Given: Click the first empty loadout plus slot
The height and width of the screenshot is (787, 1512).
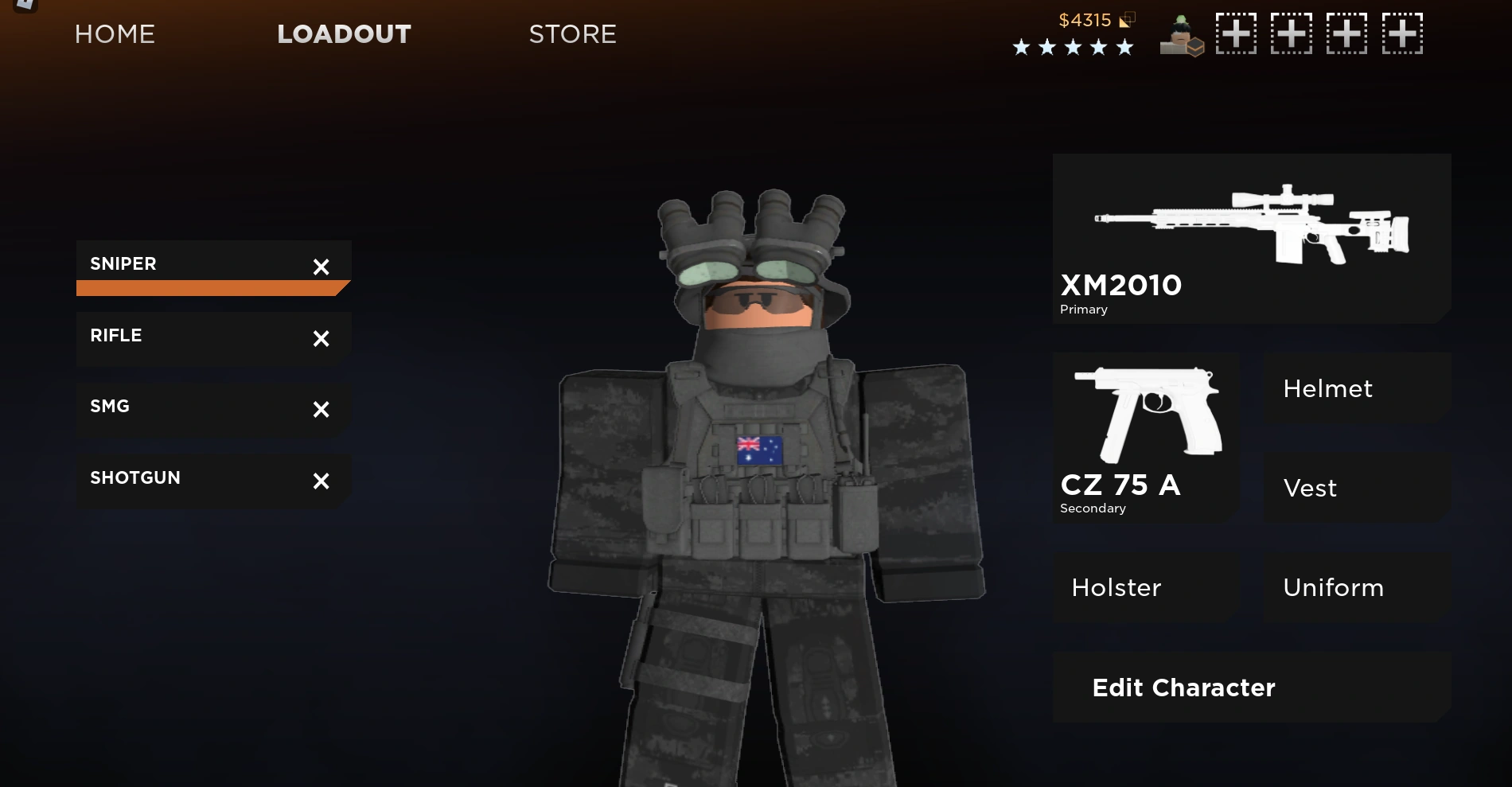Looking at the screenshot, I should point(1236,33).
